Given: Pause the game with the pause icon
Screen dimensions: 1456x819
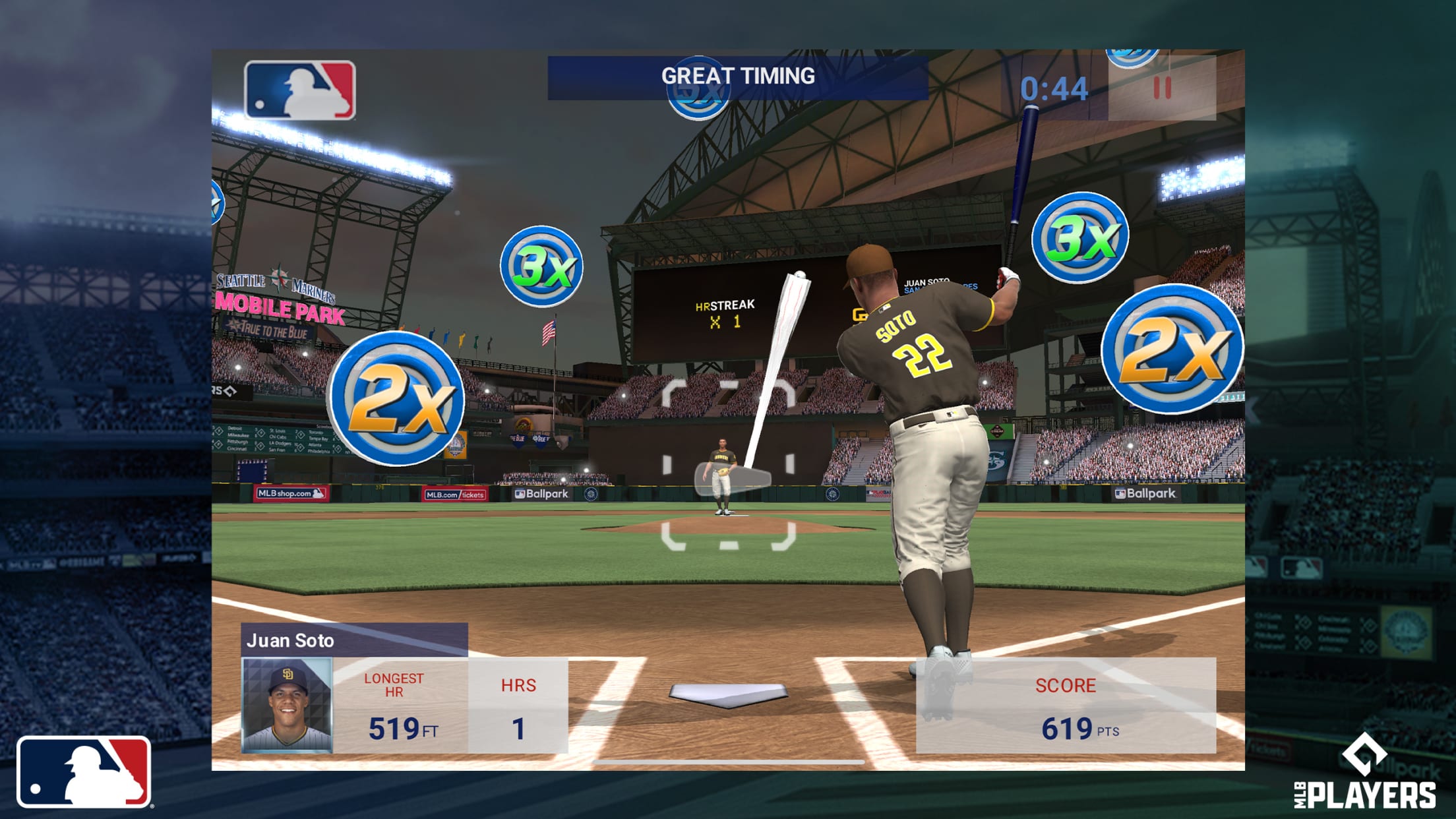Looking at the screenshot, I should coord(1162,86).
